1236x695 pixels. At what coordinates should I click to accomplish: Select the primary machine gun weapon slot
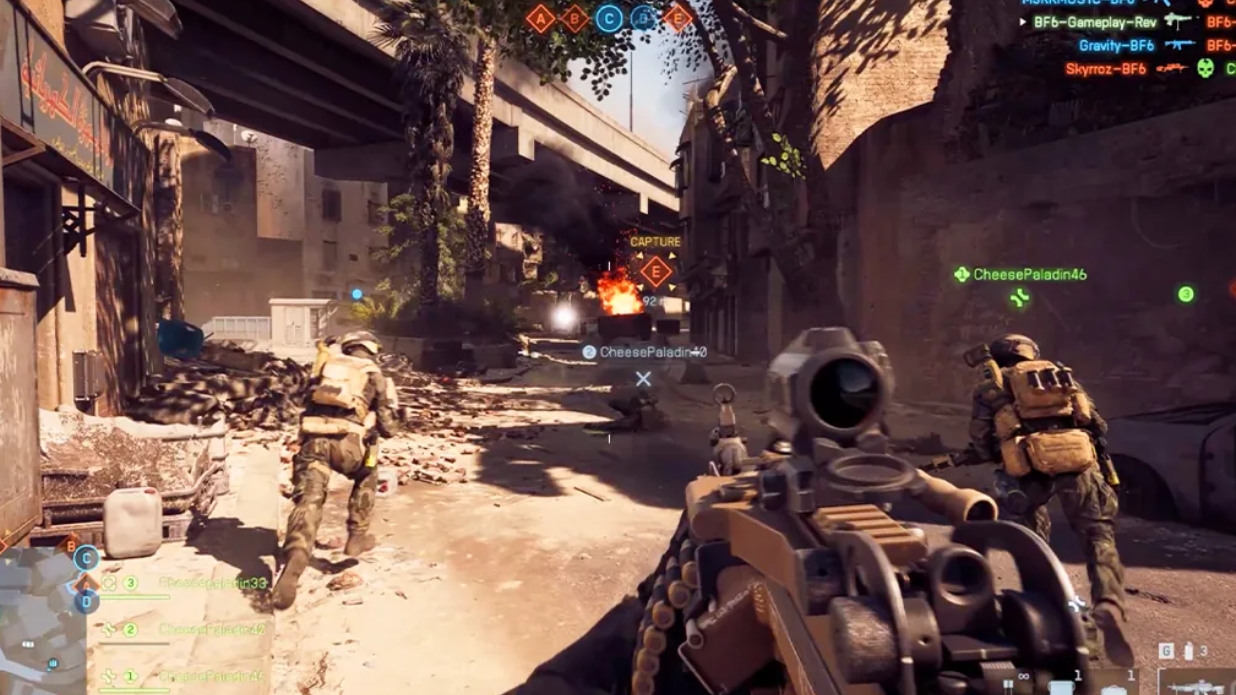pyautogui.click(x=1196, y=683)
